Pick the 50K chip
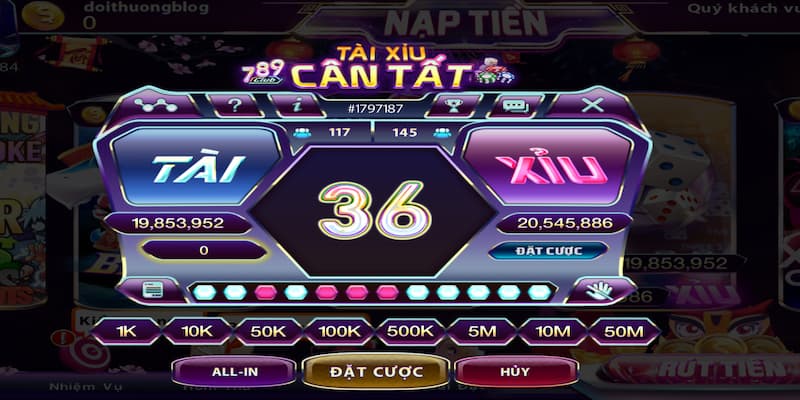Image resolution: width=800 pixels, height=400 pixels. point(267,331)
